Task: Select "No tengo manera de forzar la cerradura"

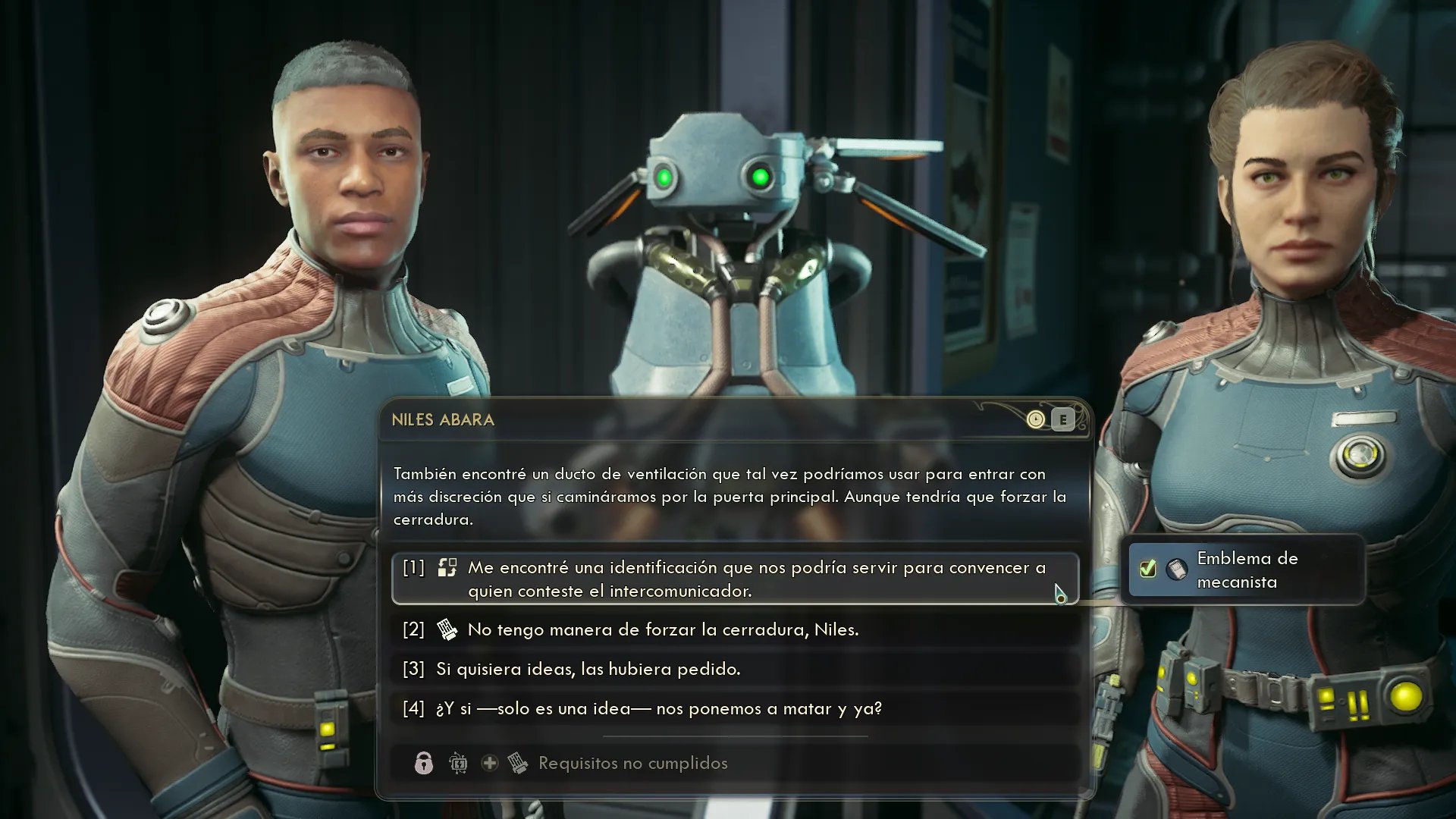Action: tap(662, 629)
